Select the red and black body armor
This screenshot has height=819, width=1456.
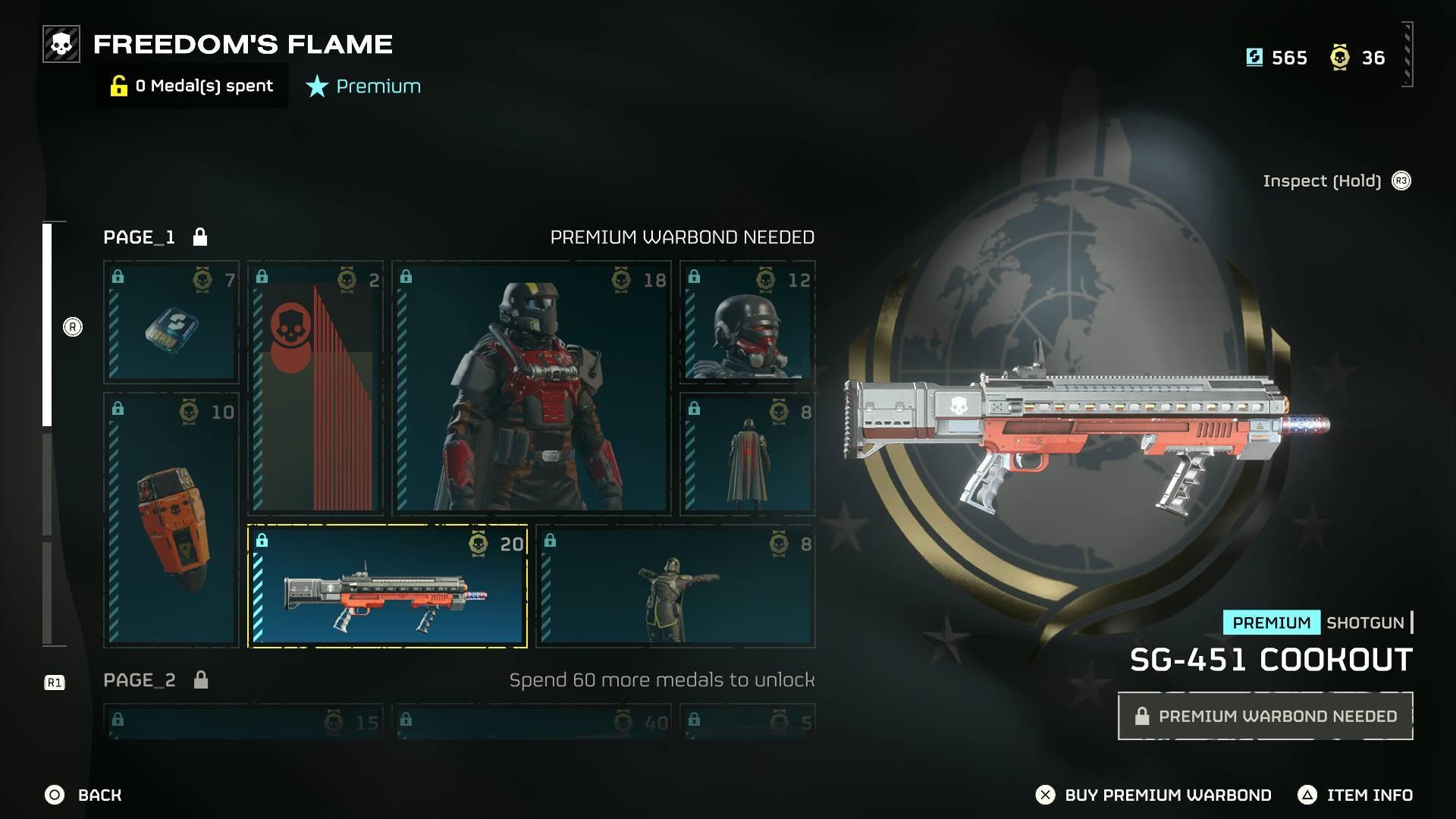532,388
